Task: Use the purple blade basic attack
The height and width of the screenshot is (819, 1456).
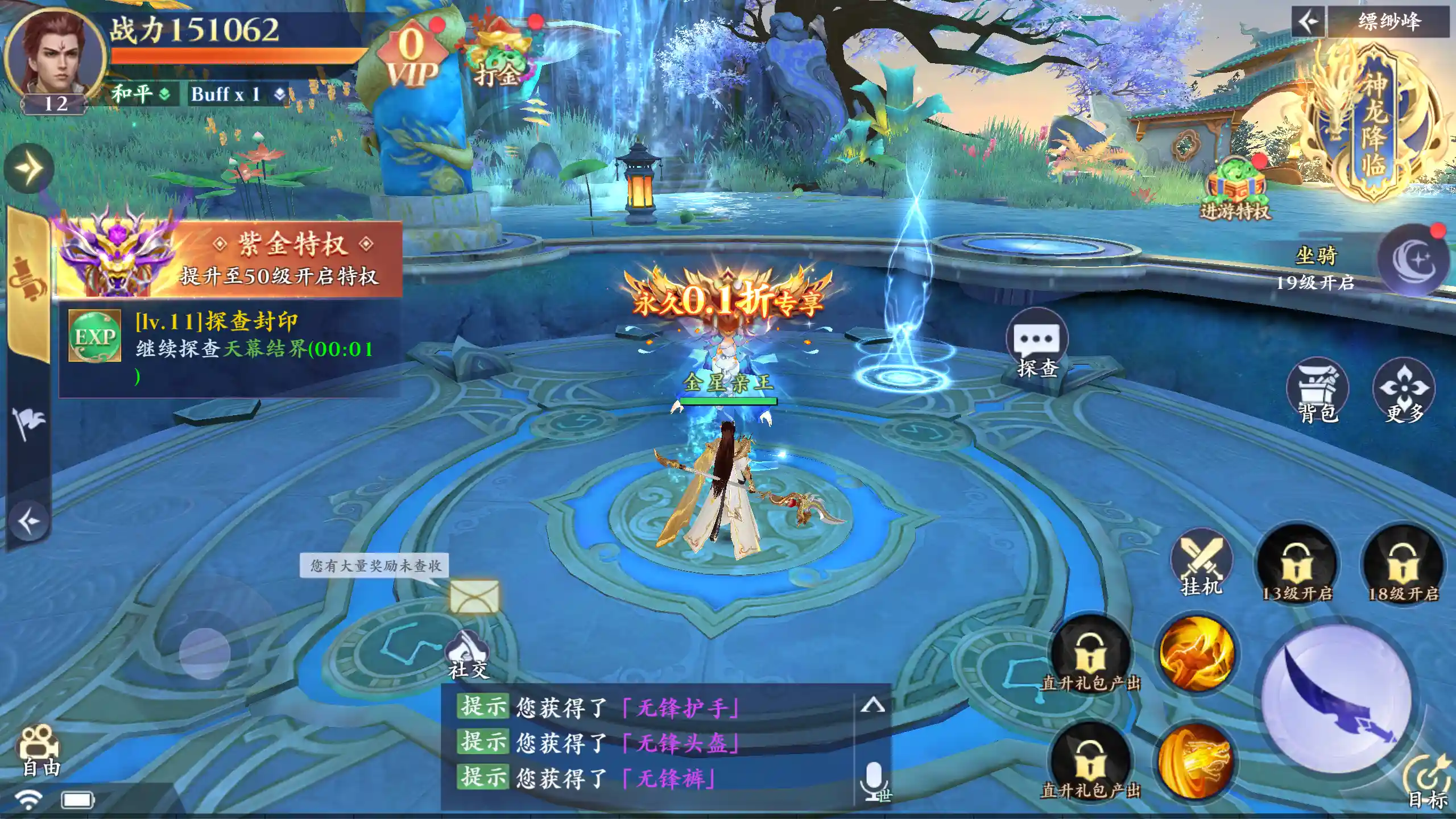Action: click(x=1337, y=700)
